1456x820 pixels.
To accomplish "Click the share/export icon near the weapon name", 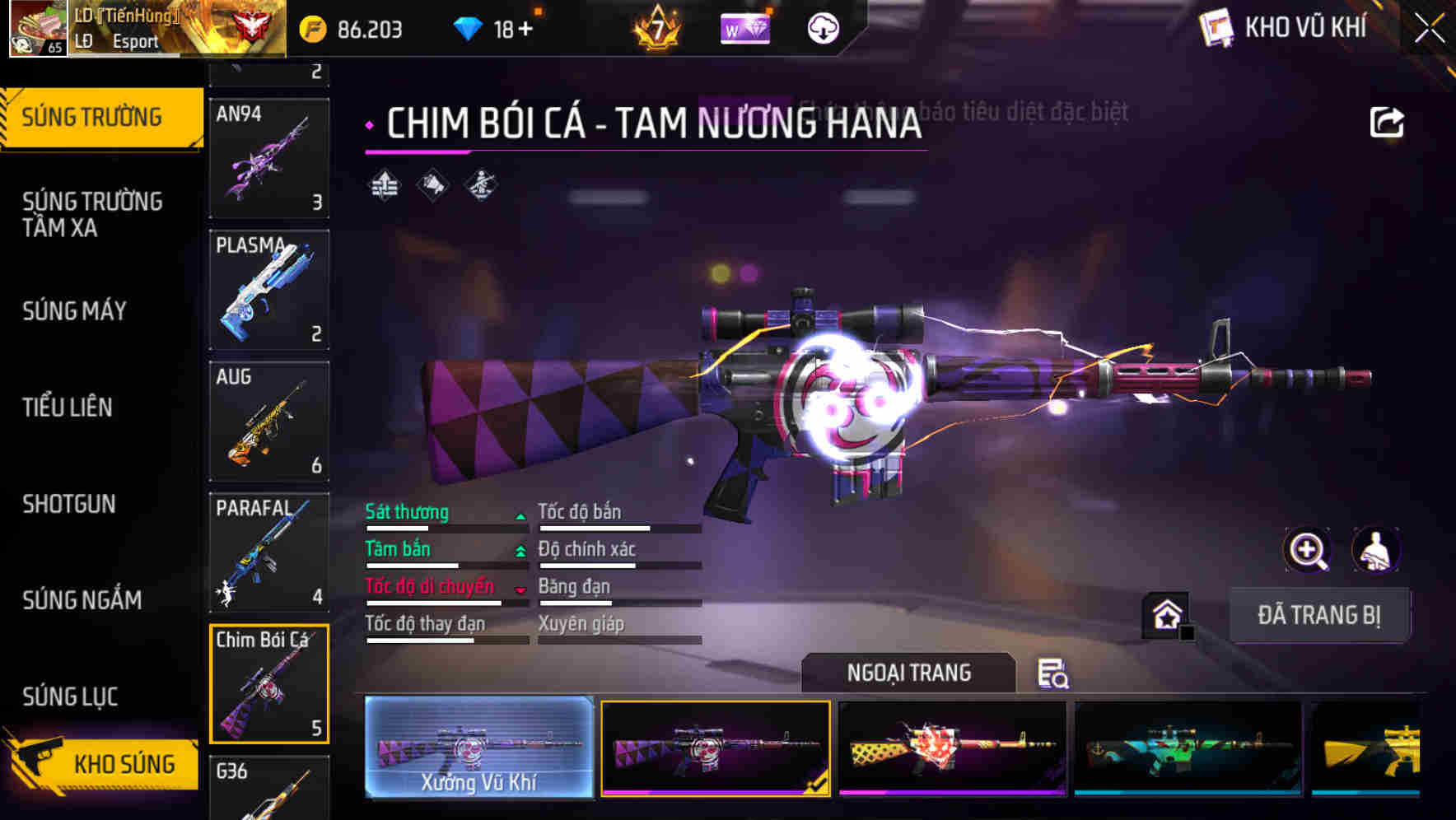I will coord(1388,121).
